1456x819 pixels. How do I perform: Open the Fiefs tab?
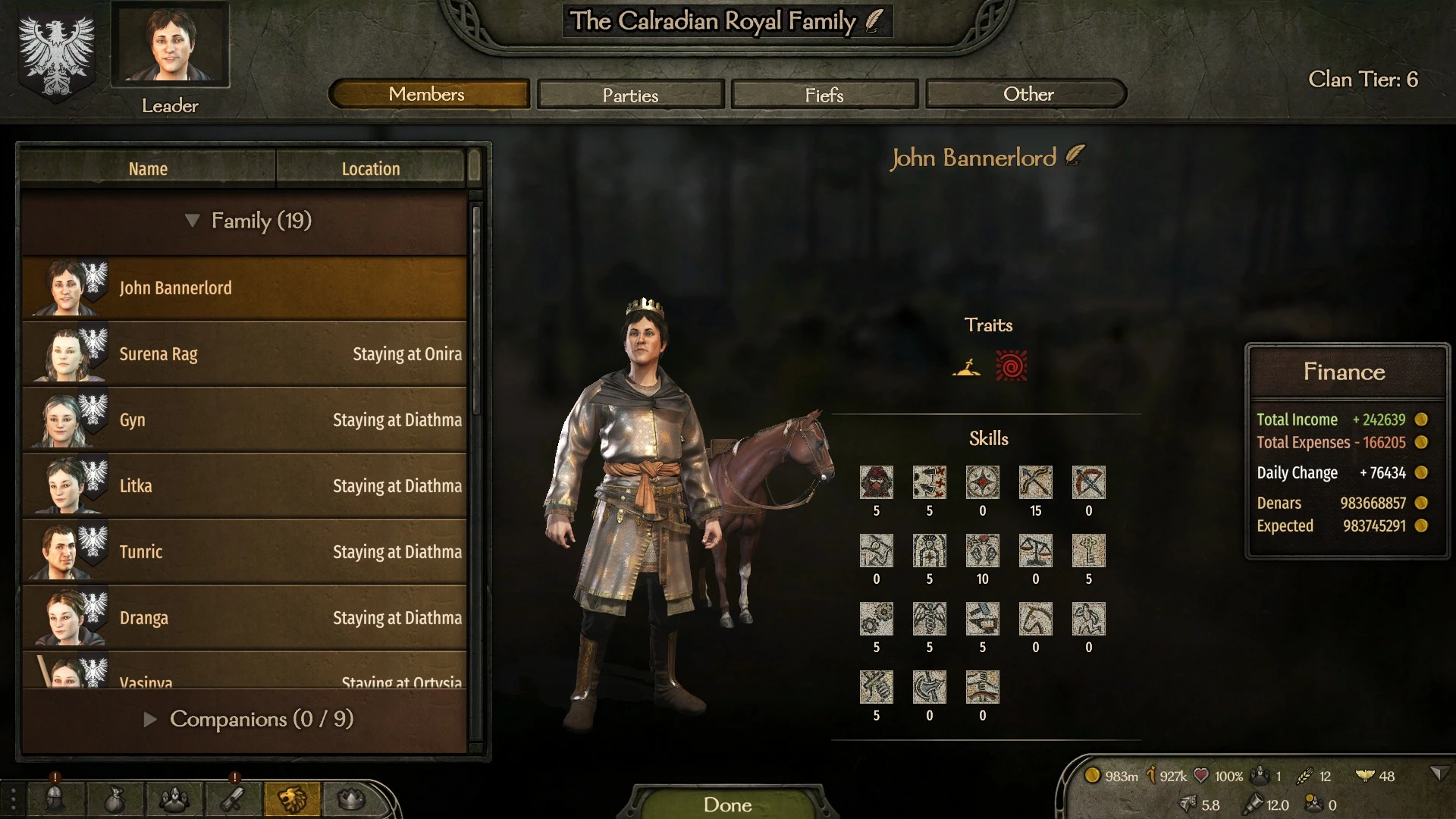(x=824, y=95)
